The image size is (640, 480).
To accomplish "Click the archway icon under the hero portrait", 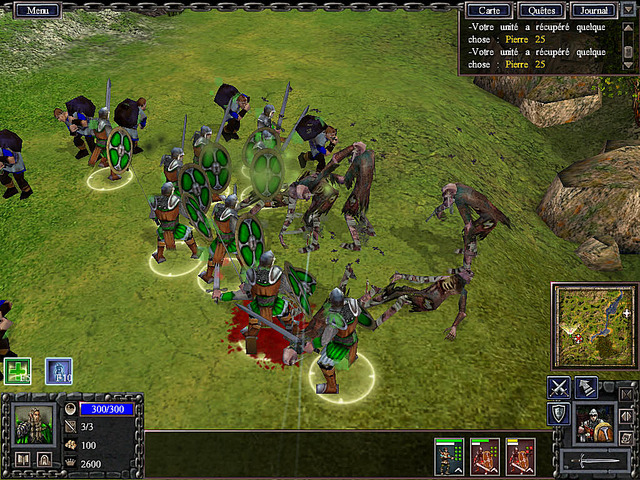I will (x=45, y=459).
